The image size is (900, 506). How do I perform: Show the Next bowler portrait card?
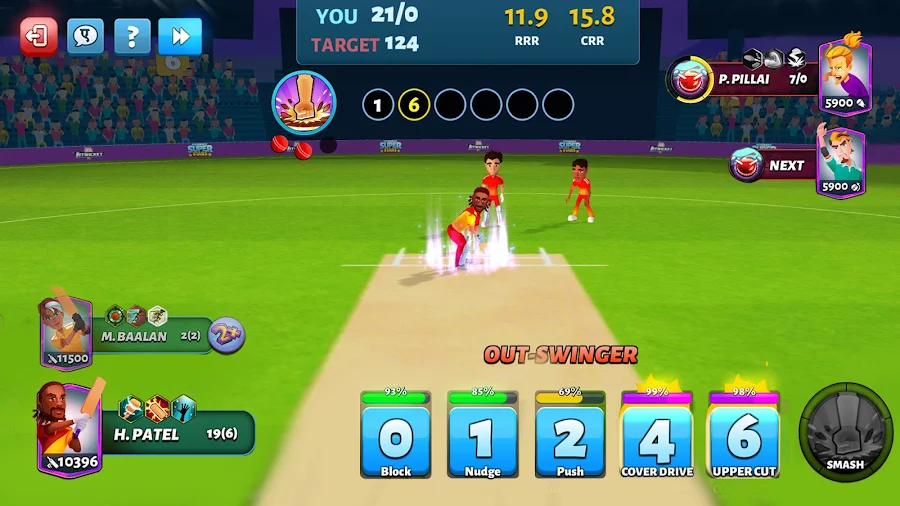[840, 163]
